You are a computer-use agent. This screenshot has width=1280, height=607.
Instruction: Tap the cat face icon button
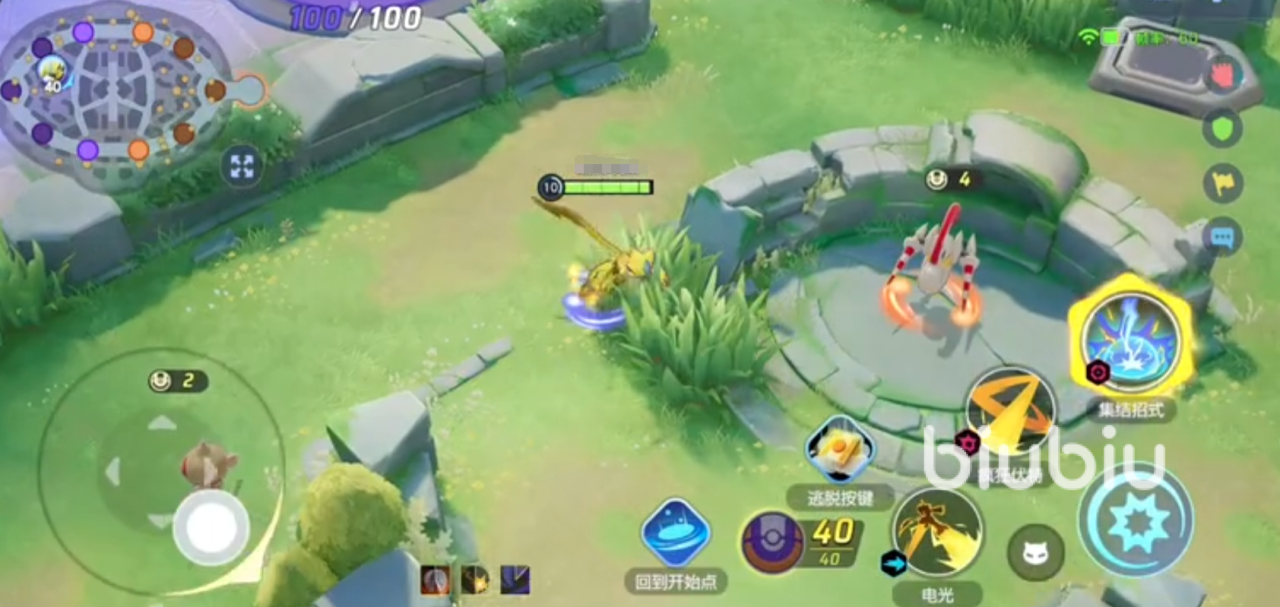[1035, 552]
